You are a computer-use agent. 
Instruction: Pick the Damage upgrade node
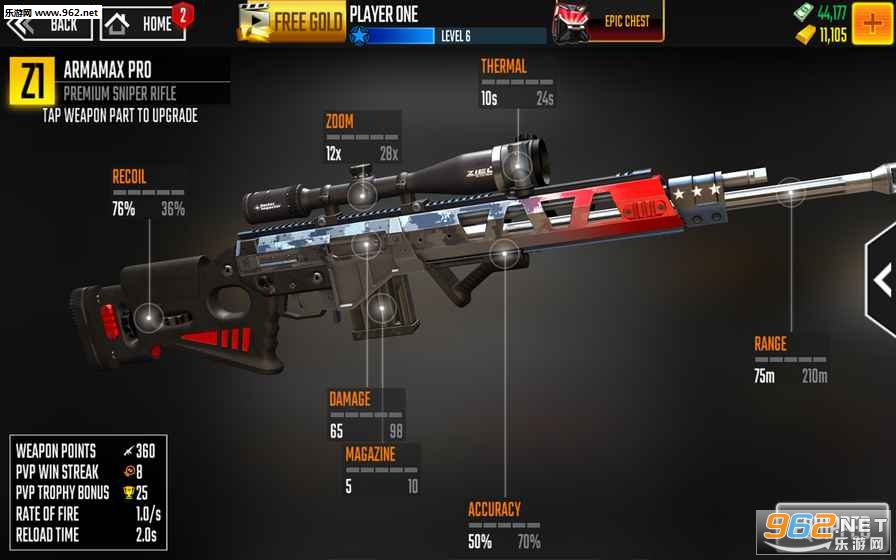(367, 244)
